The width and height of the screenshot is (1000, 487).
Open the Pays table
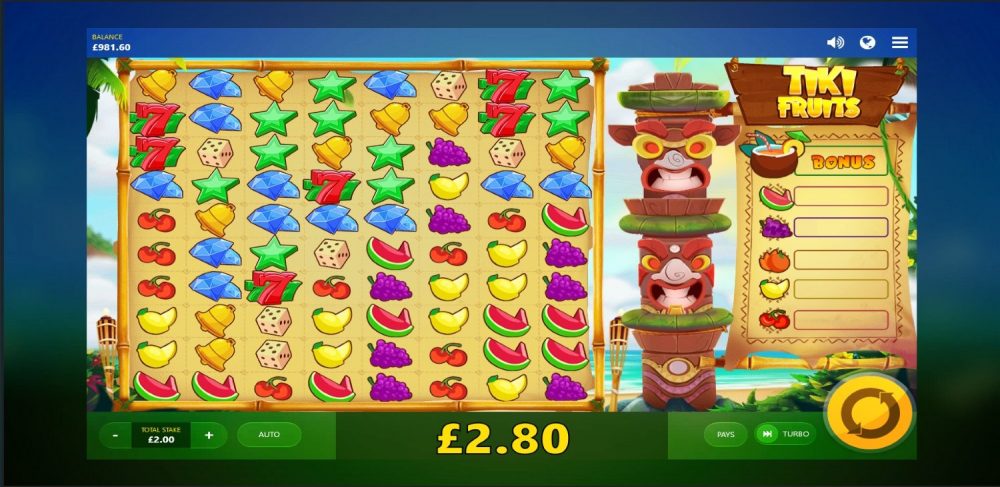[725, 434]
